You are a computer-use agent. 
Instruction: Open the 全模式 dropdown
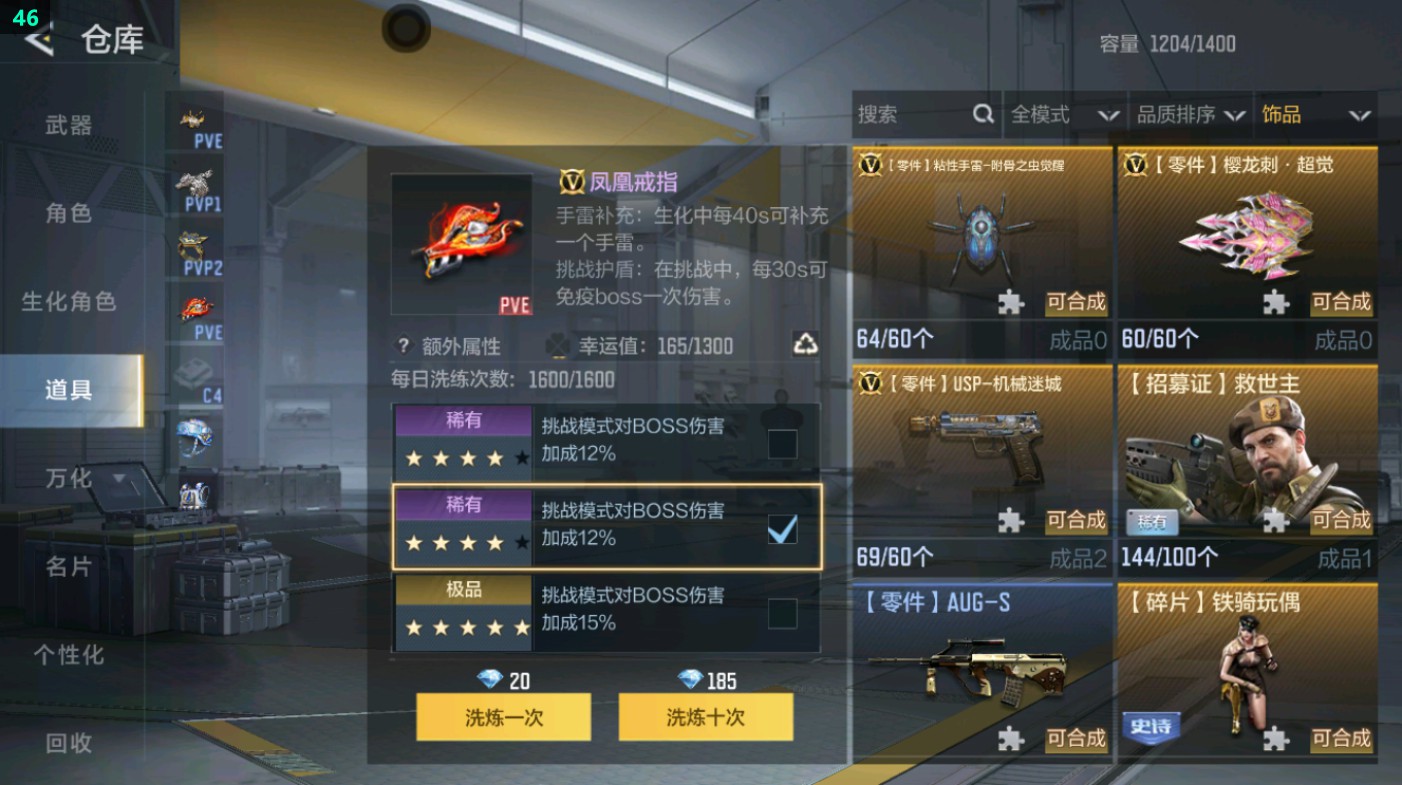[1066, 115]
